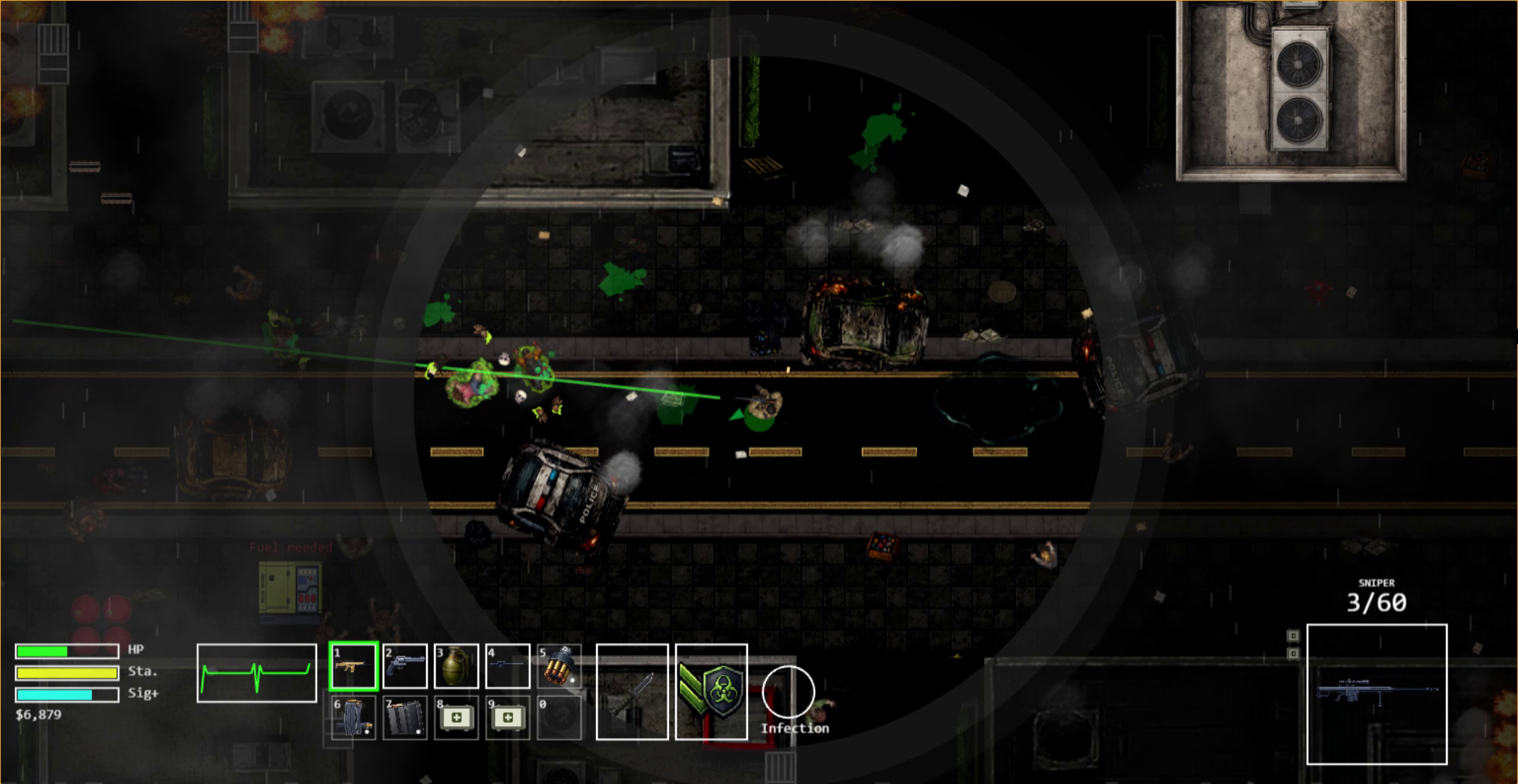Screen dimensions: 1518x784
Task: Select the combat knife melee slot
Action: point(632,692)
